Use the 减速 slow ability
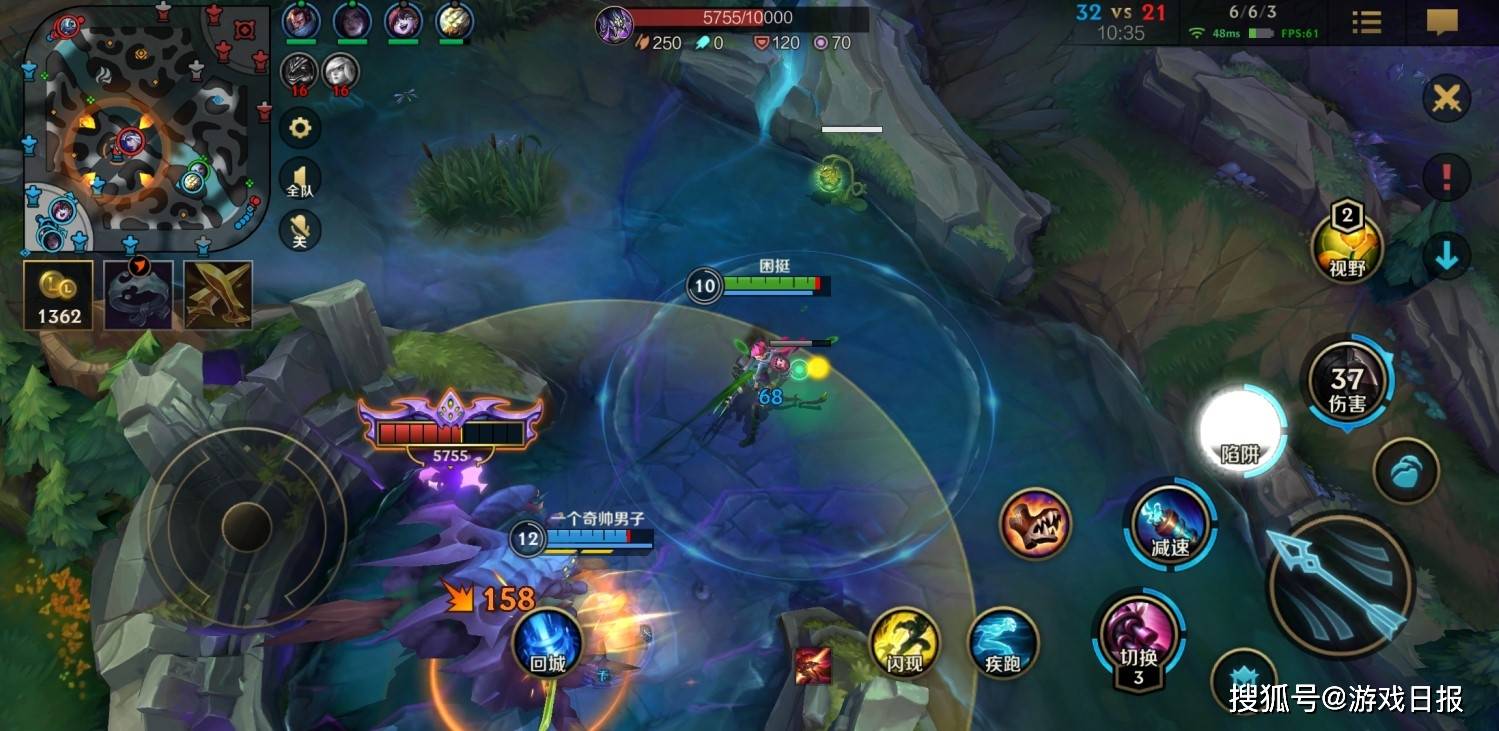 pyautogui.click(x=1170, y=524)
